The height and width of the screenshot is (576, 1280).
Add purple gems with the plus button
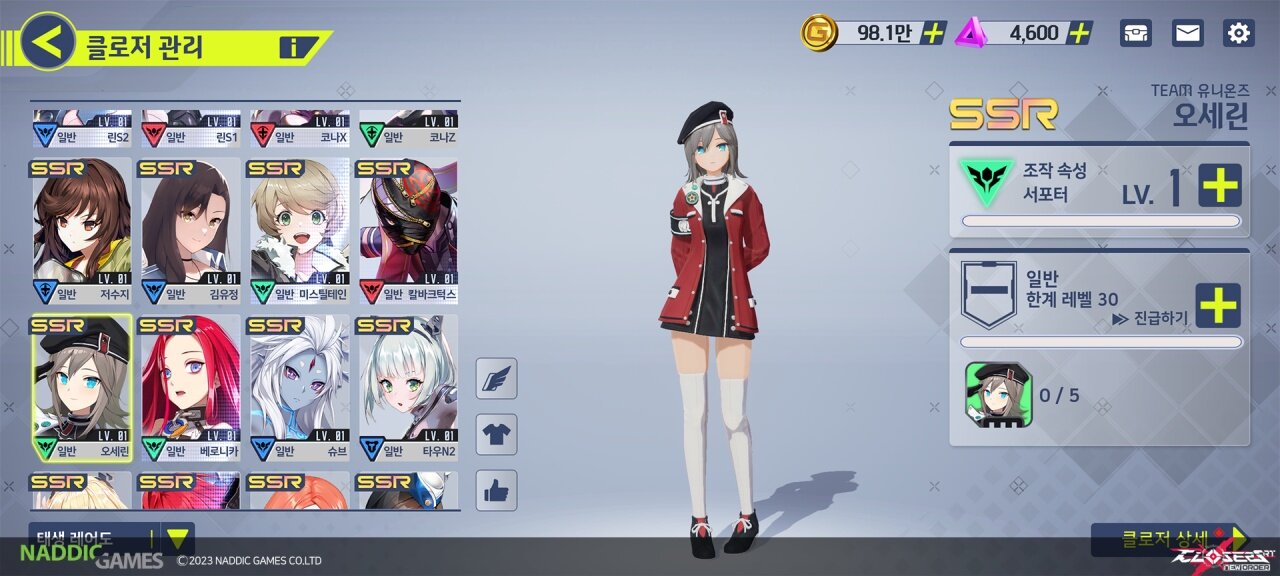point(1079,33)
